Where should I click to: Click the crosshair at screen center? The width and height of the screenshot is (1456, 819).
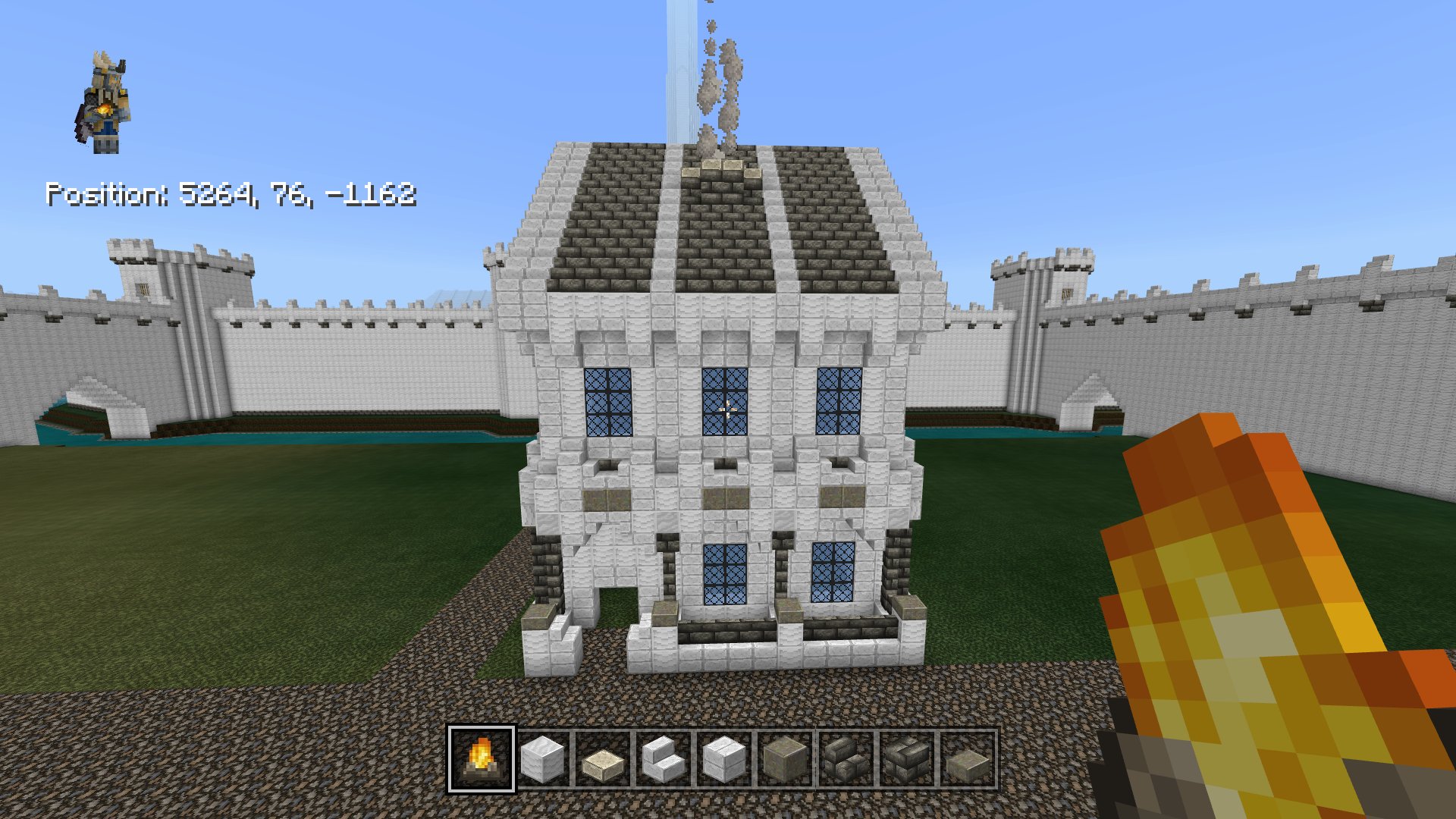pyautogui.click(x=727, y=409)
